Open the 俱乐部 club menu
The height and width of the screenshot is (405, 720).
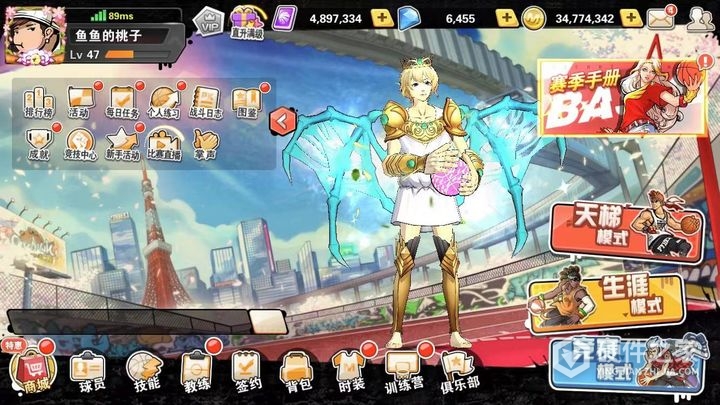coord(458,372)
